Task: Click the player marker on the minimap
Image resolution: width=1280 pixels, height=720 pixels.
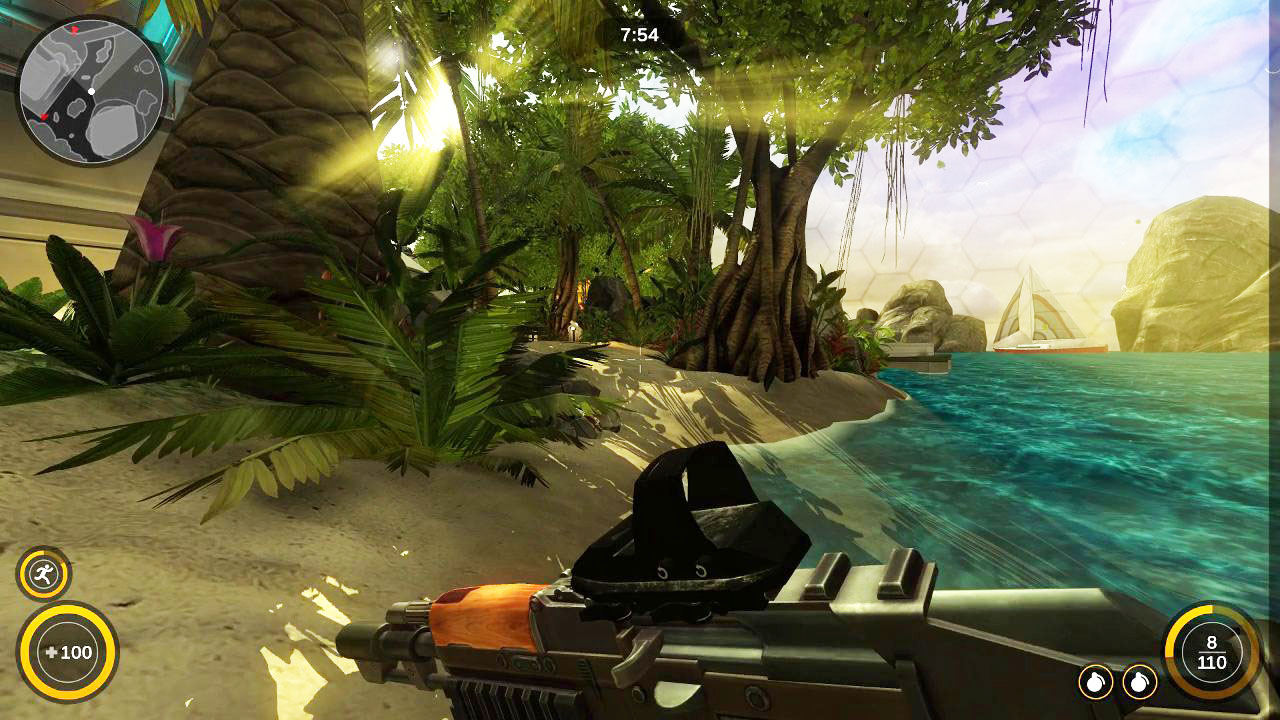Action: [90, 90]
